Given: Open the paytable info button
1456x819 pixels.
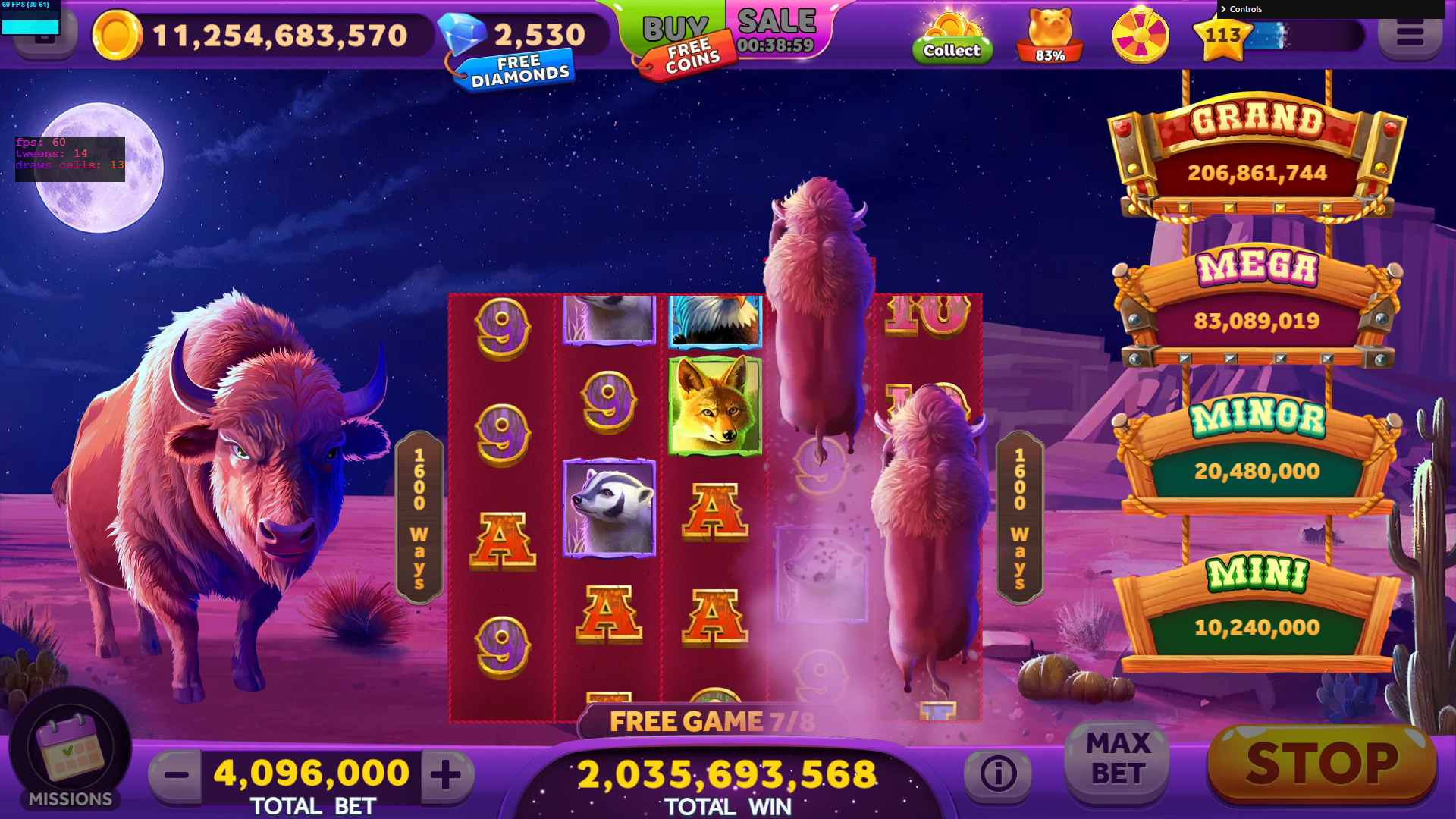Looking at the screenshot, I should [997, 773].
